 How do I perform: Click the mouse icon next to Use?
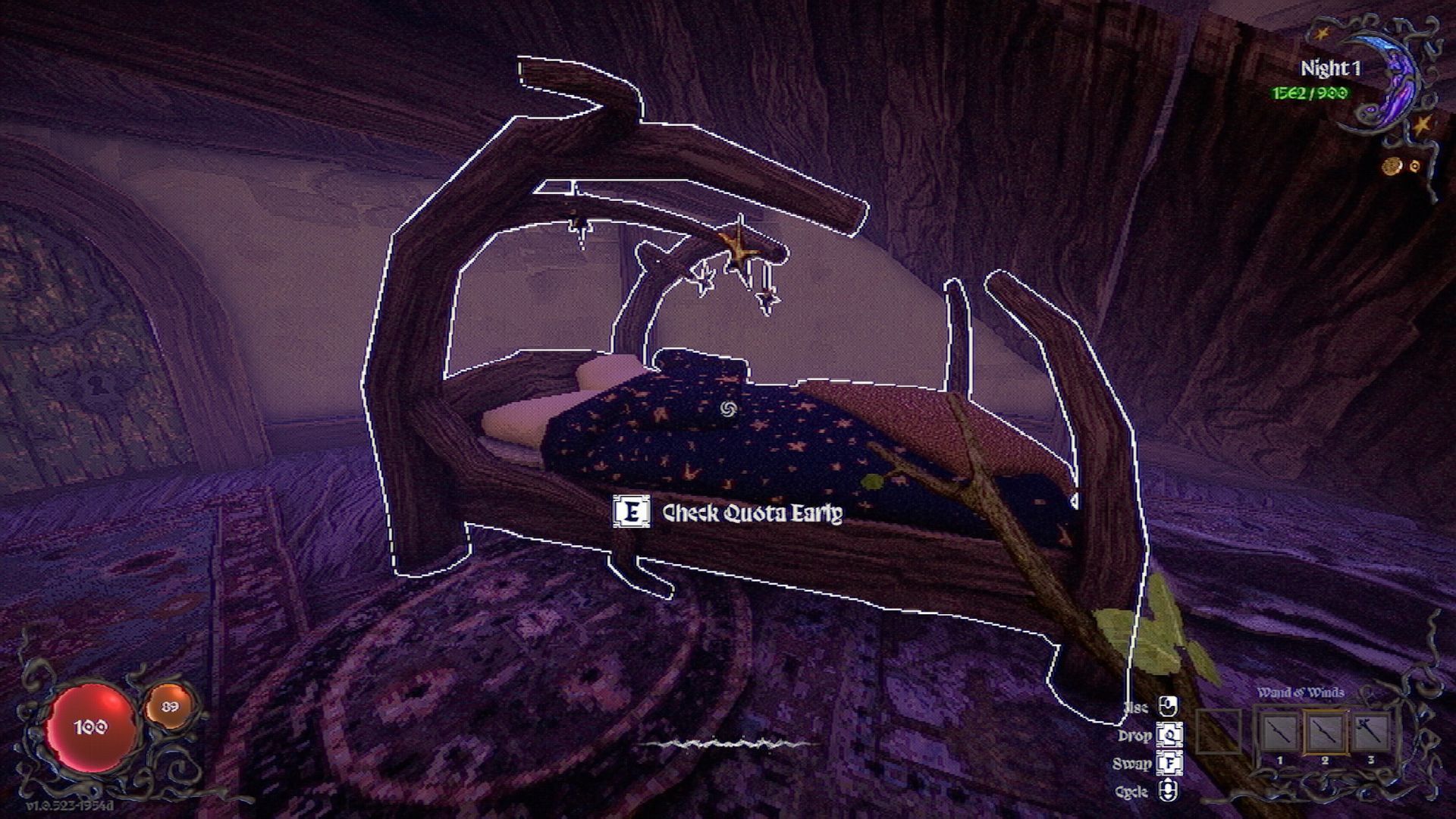[1168, 707]
